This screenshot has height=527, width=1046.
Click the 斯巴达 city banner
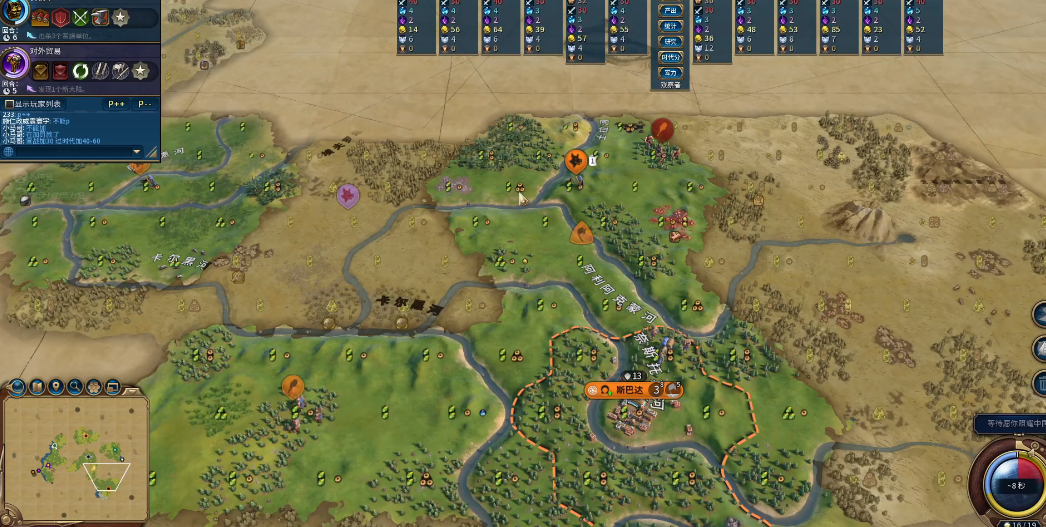[x=628, y=389]
